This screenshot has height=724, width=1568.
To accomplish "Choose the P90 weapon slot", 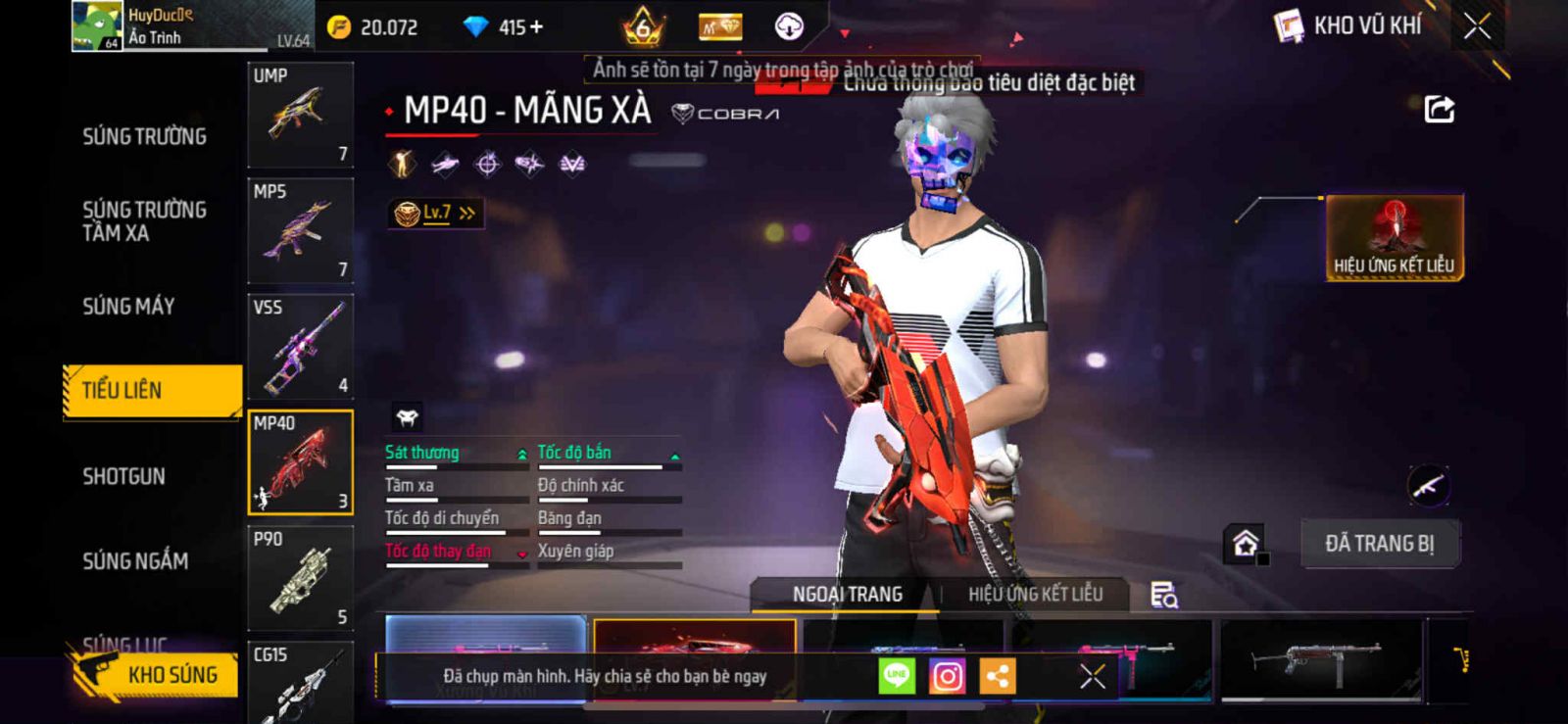I will pos(300,578).
